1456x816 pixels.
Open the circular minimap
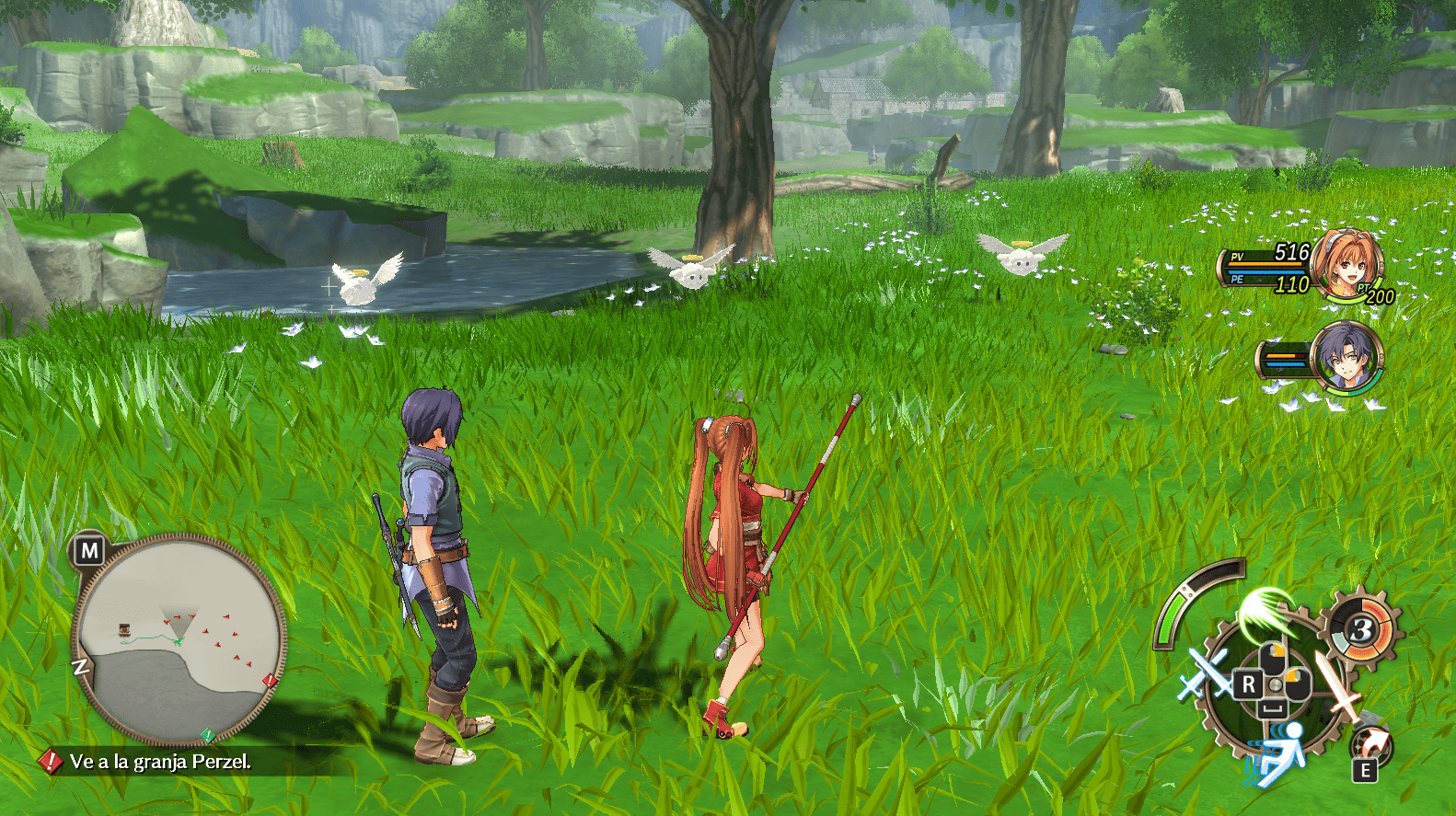click(179, 638)
